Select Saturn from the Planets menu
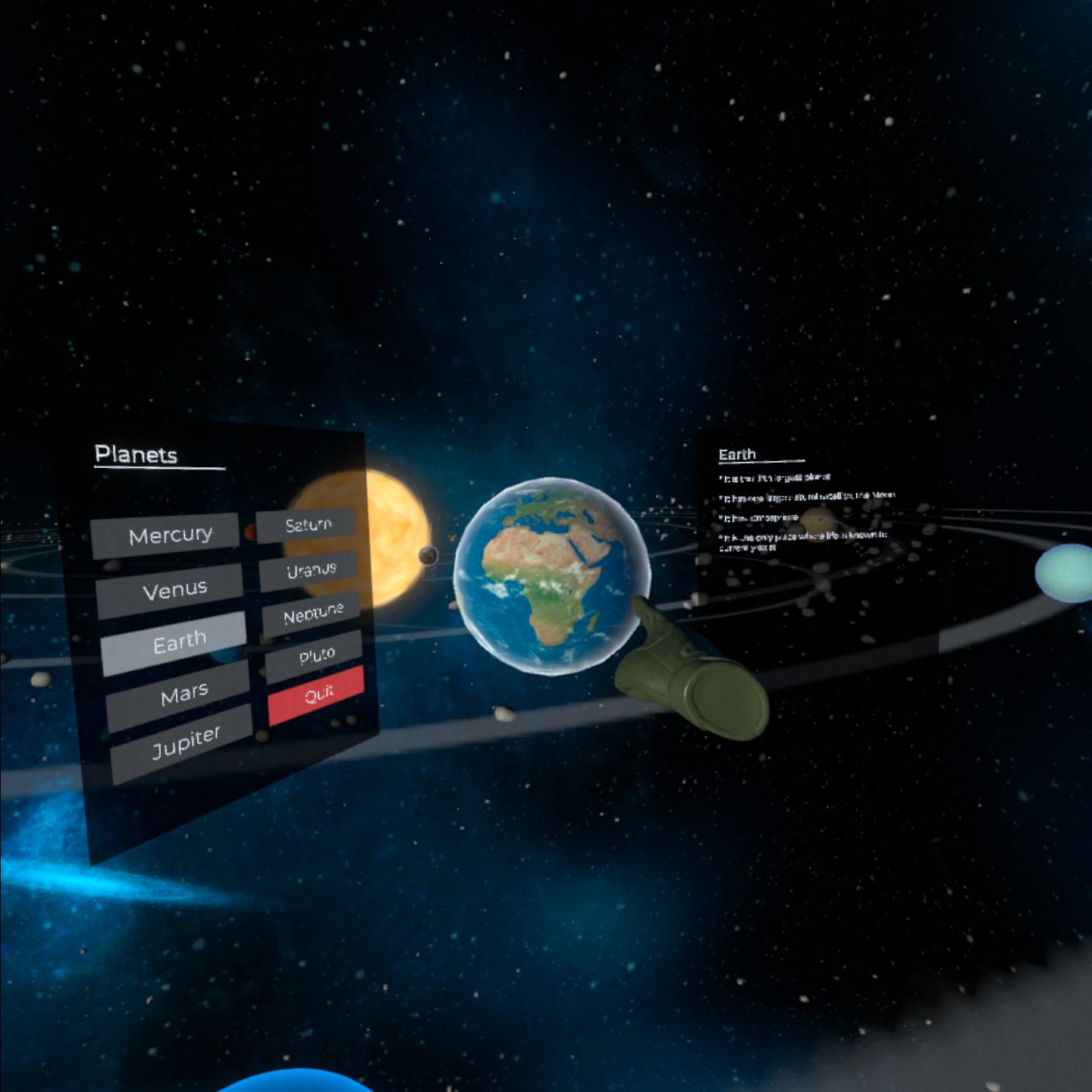 tap(309, 524)
